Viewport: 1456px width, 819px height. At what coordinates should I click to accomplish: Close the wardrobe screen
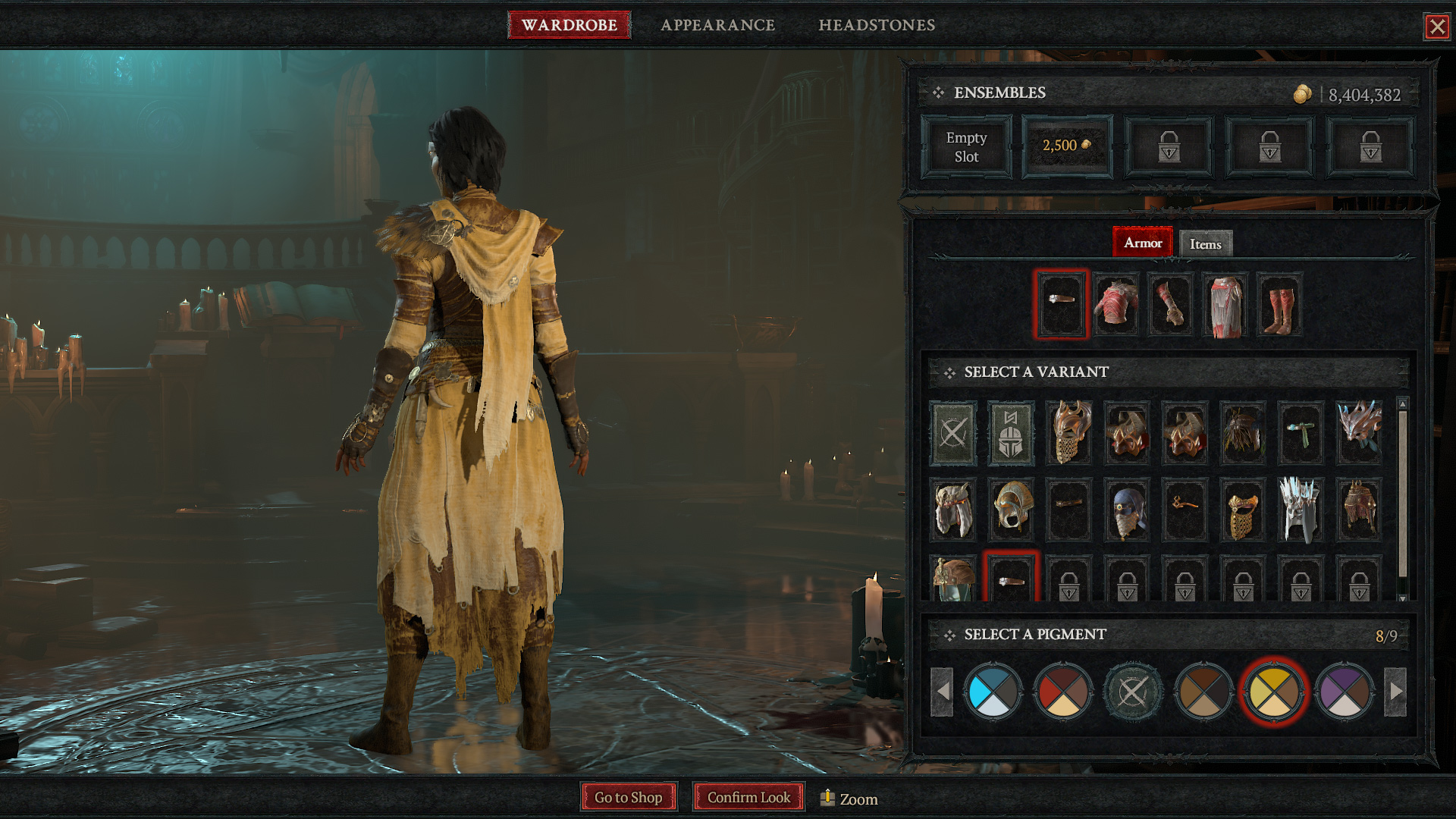pos(1436,27)
